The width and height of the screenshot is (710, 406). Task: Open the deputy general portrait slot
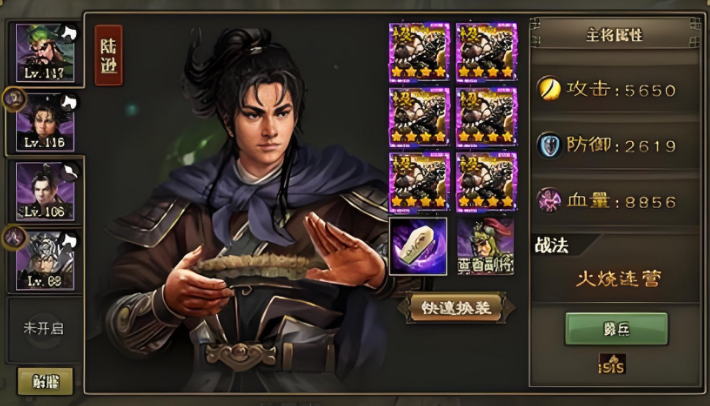pos(486,247)
